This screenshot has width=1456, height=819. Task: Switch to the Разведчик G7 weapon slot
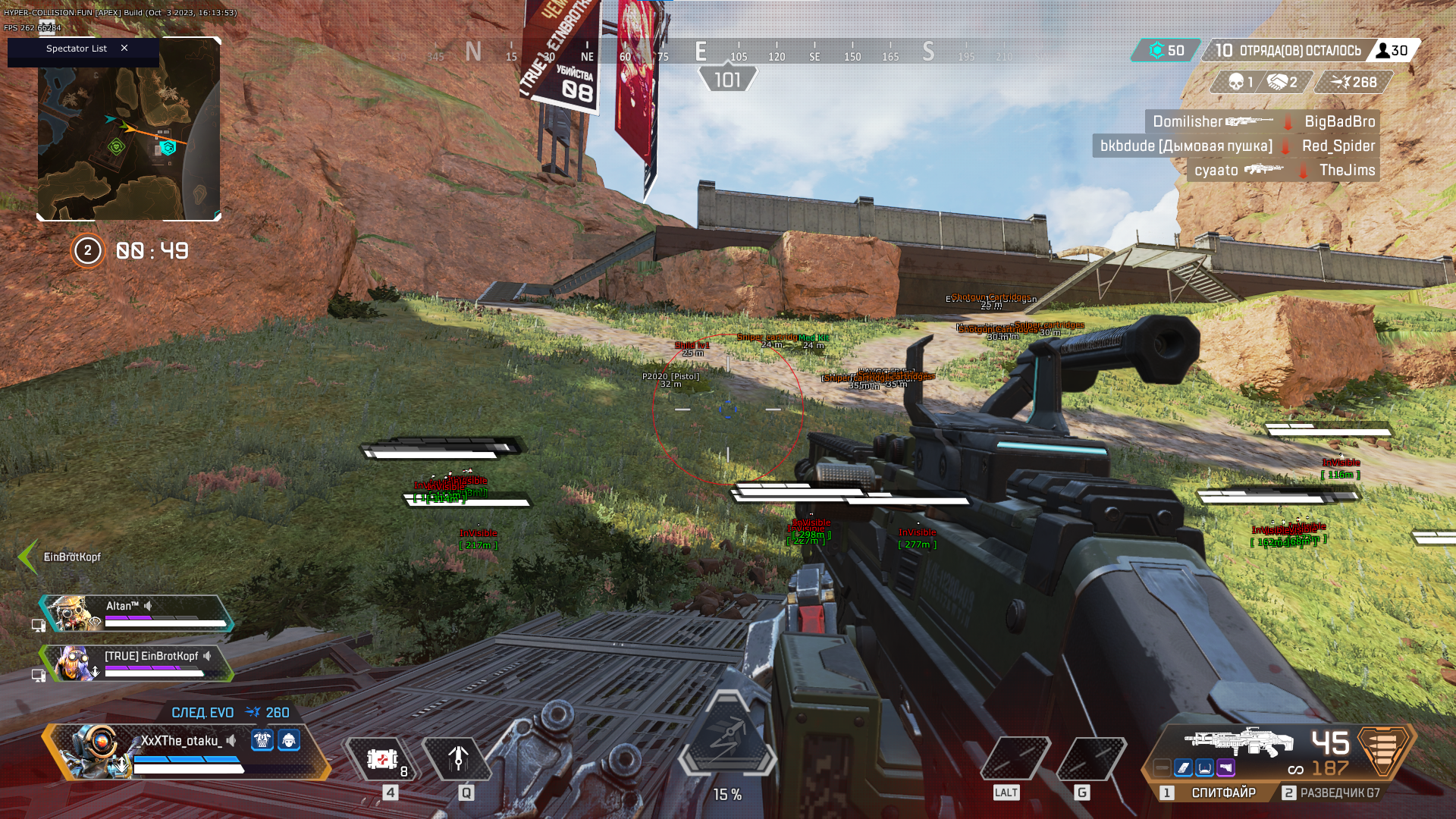pyautogui.click(x=1339, y=792)
